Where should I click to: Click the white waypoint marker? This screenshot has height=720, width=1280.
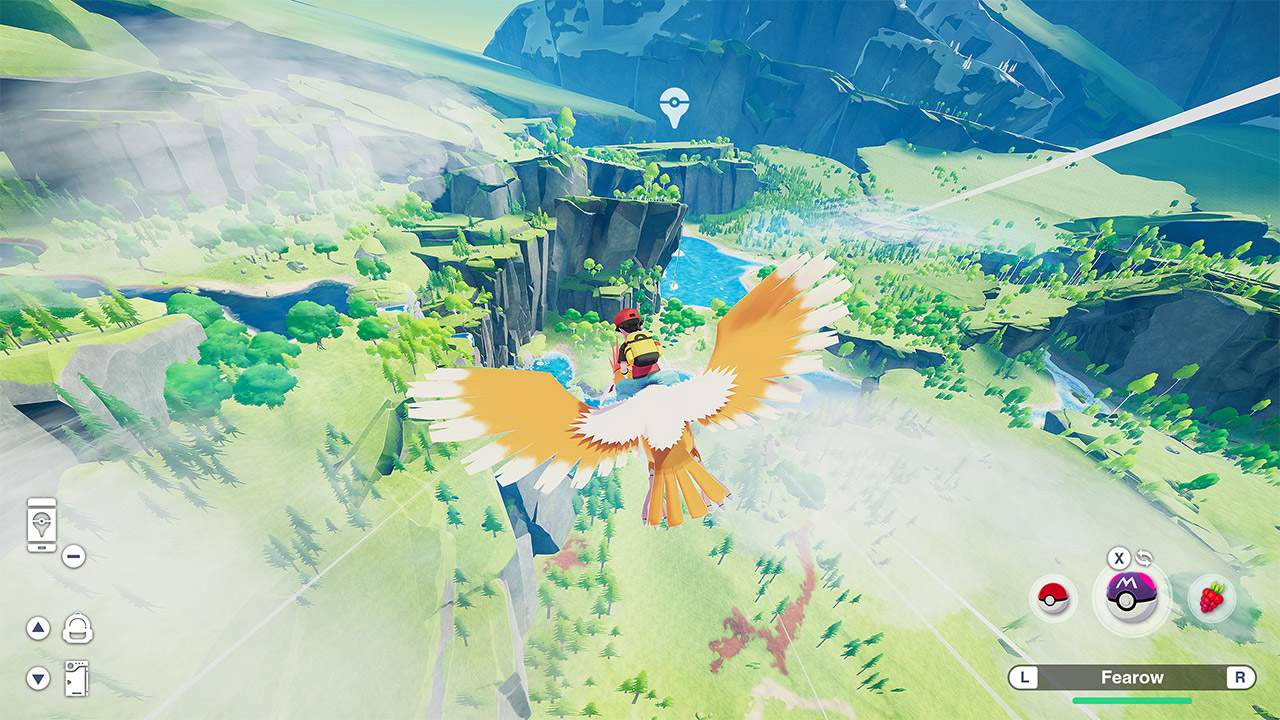pos(675,107)
